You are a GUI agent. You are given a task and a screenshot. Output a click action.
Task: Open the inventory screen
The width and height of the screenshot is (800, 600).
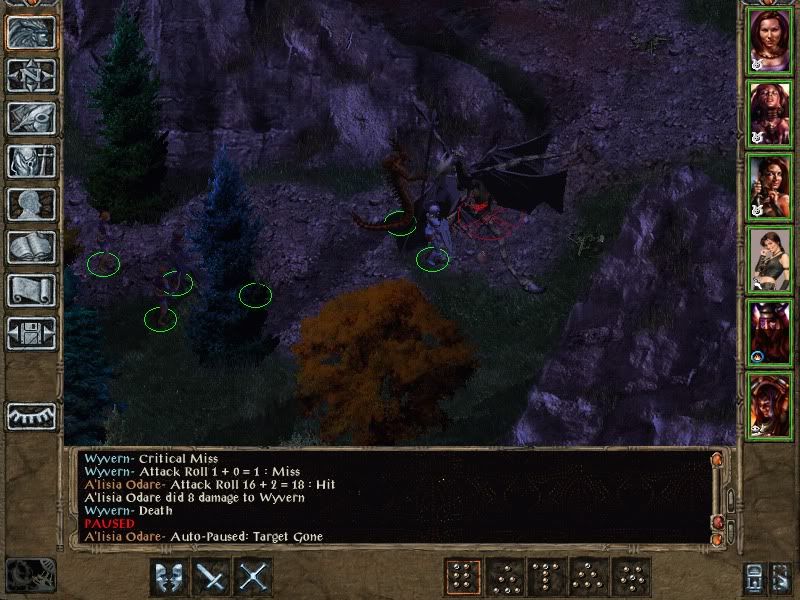click(x=31, y=161)
